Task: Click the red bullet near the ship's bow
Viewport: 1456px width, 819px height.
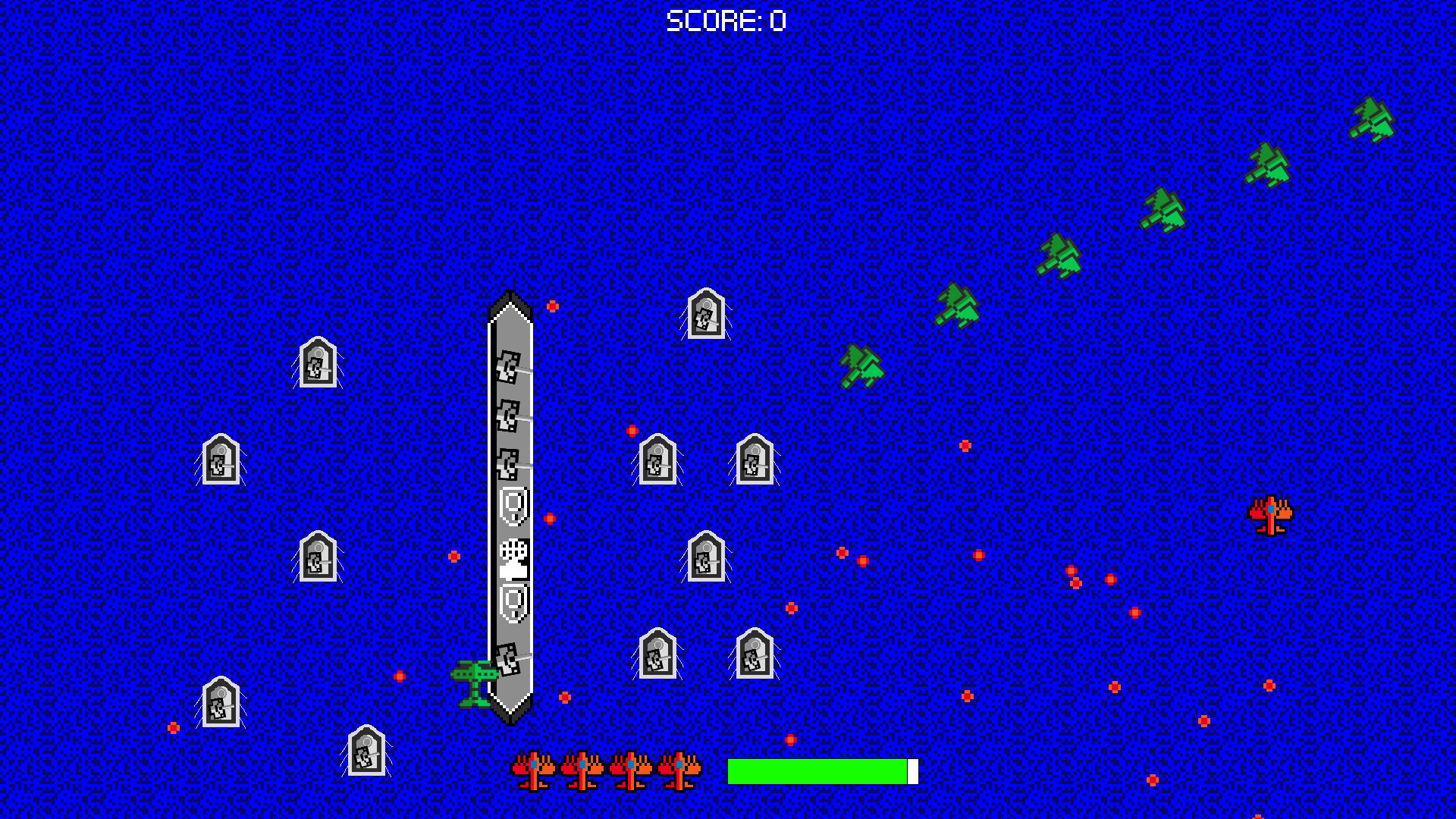Action: 552,306
